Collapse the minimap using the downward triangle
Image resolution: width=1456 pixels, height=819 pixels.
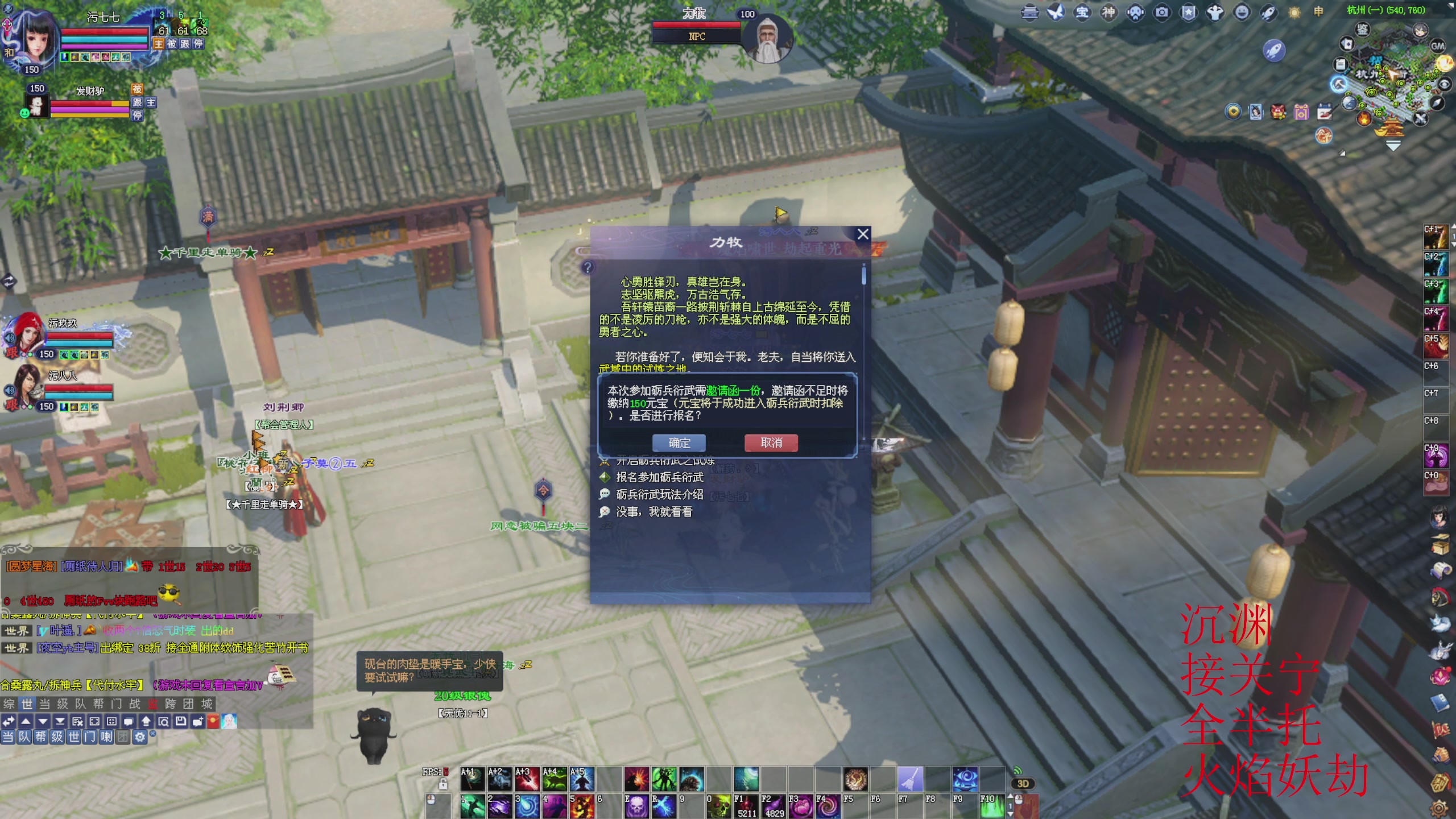(1393, 145)
